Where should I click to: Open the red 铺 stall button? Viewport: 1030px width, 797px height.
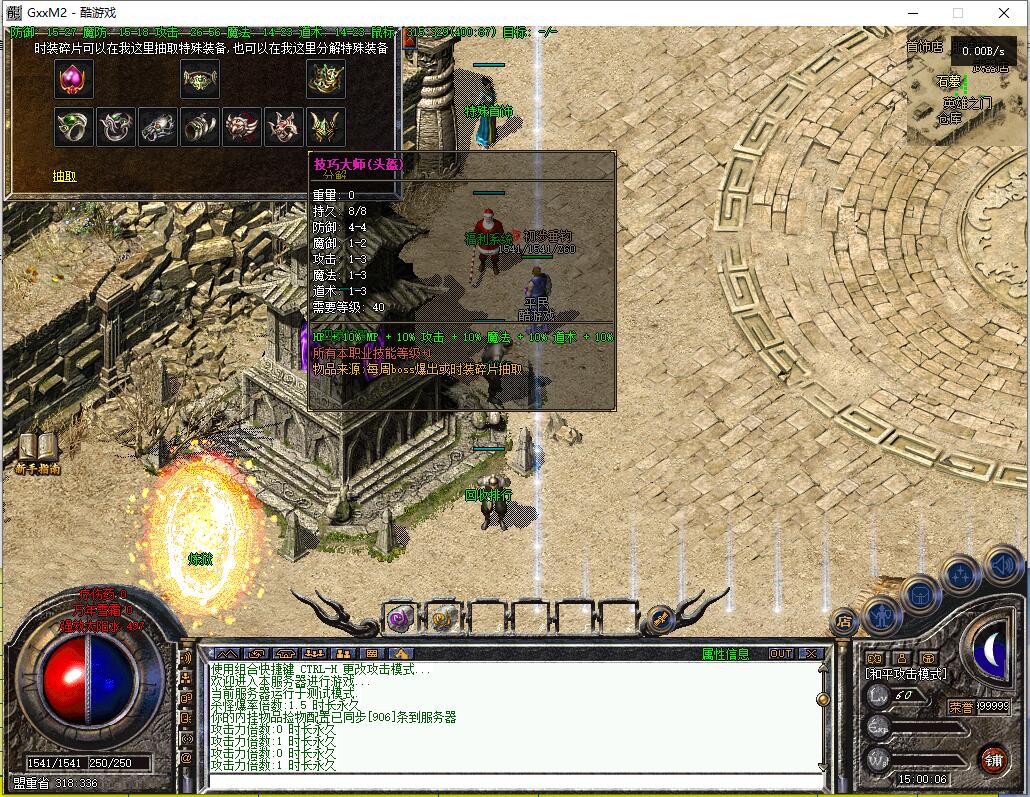[x=993, y=759]
